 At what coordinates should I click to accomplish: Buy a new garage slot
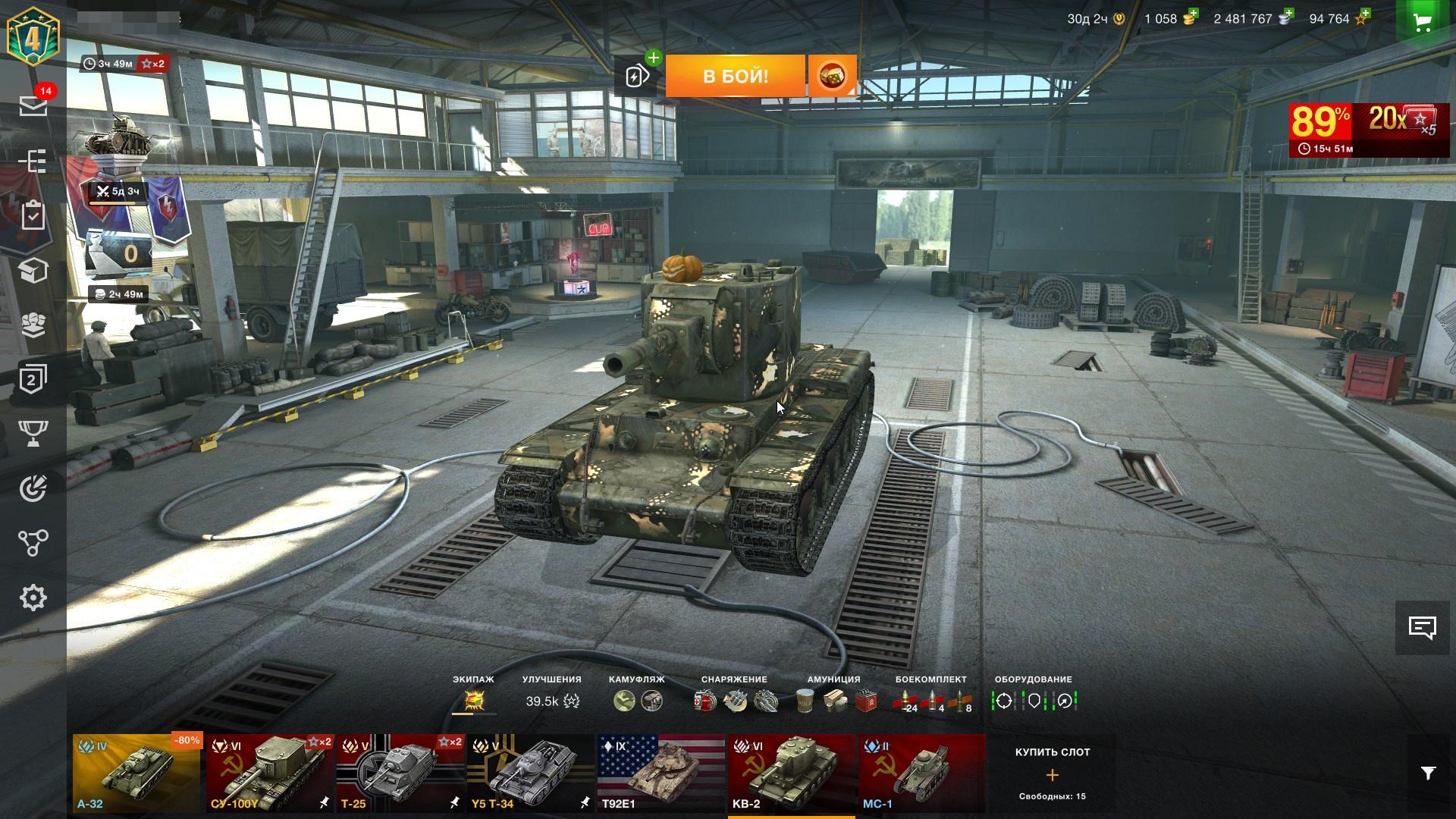coord(1052,774)
